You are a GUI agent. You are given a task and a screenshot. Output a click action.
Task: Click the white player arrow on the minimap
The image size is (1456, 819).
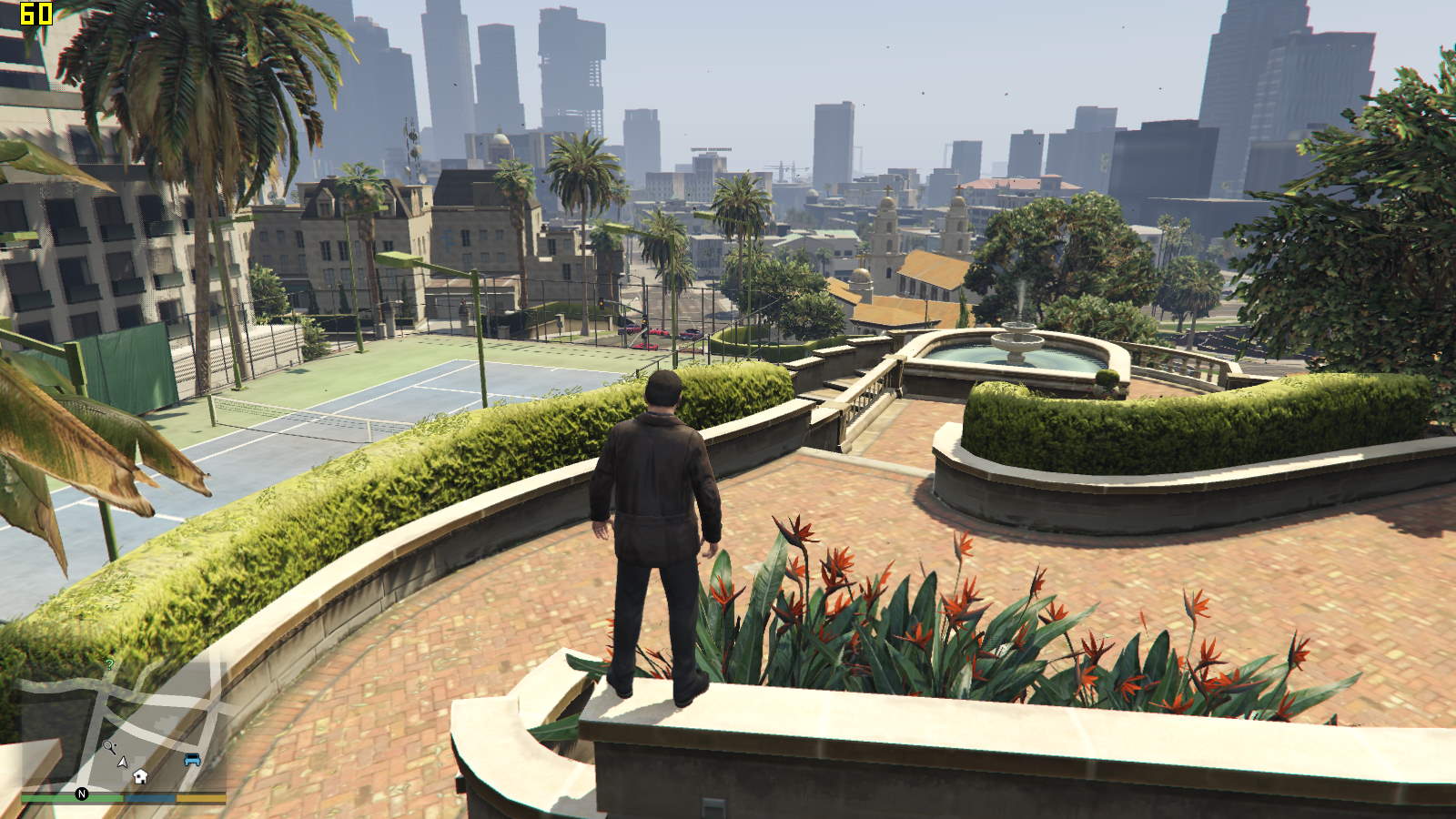click(123, 761)
